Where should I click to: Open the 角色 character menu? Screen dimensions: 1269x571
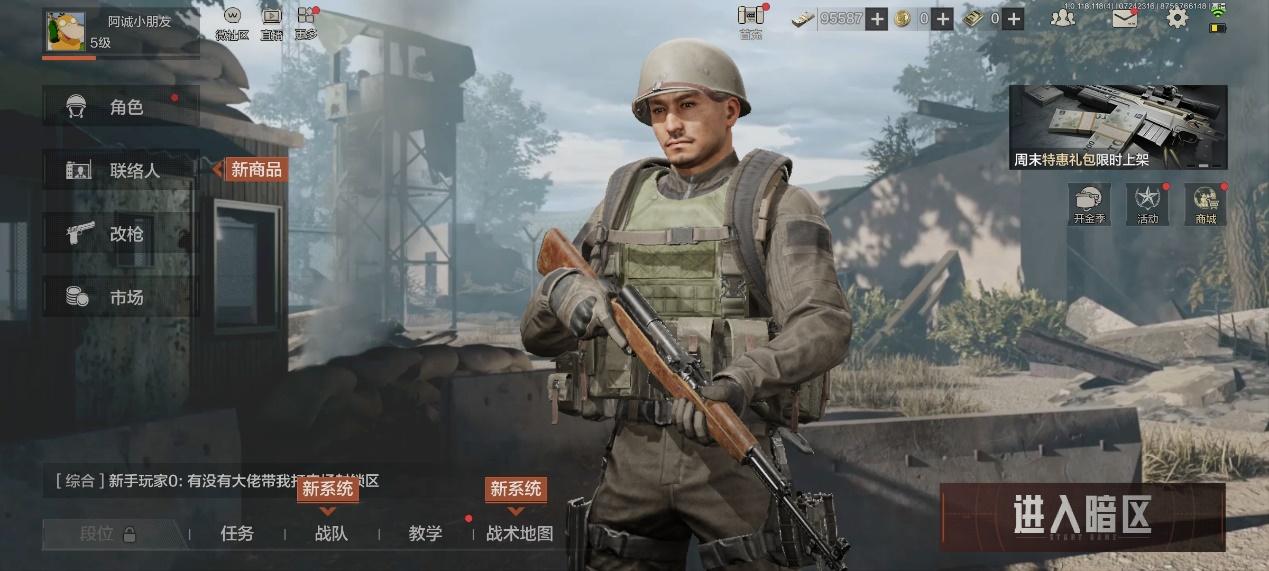tap(120, 107)
